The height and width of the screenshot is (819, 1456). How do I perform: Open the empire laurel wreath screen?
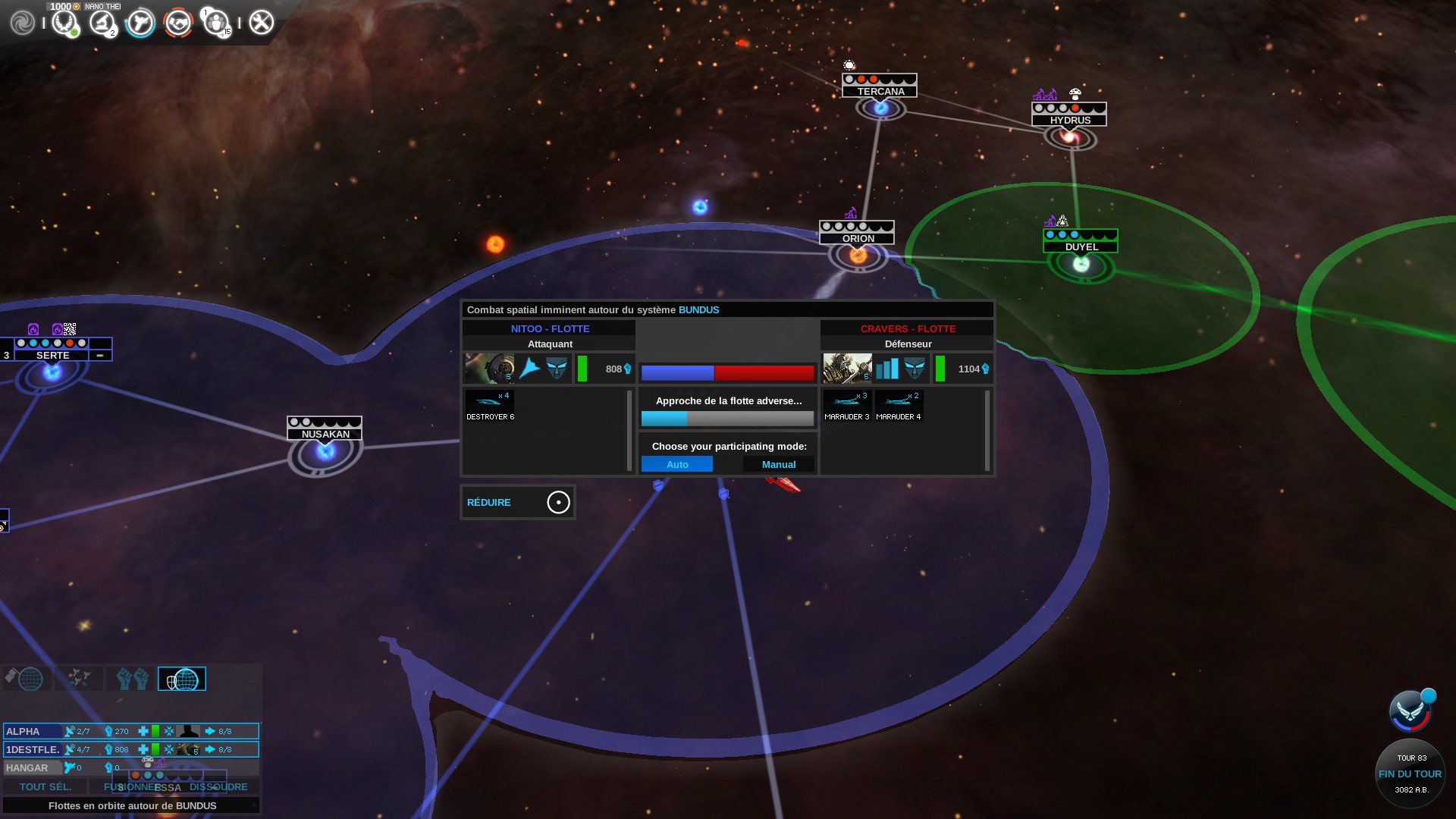65,23
